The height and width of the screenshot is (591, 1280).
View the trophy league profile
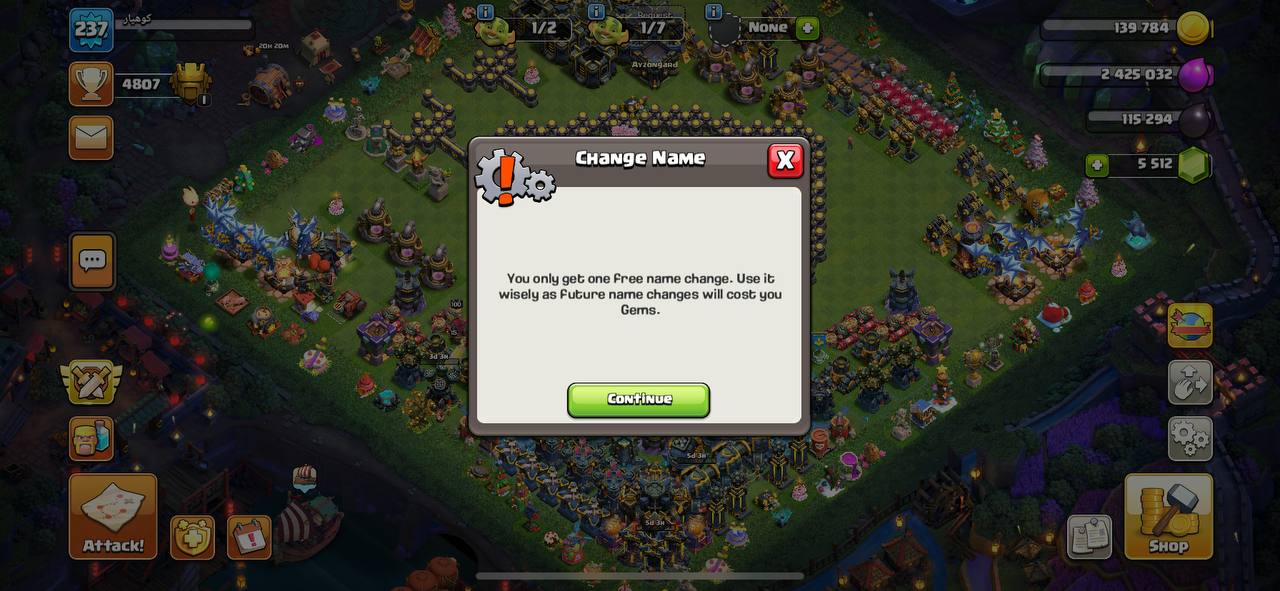(91, 84)
